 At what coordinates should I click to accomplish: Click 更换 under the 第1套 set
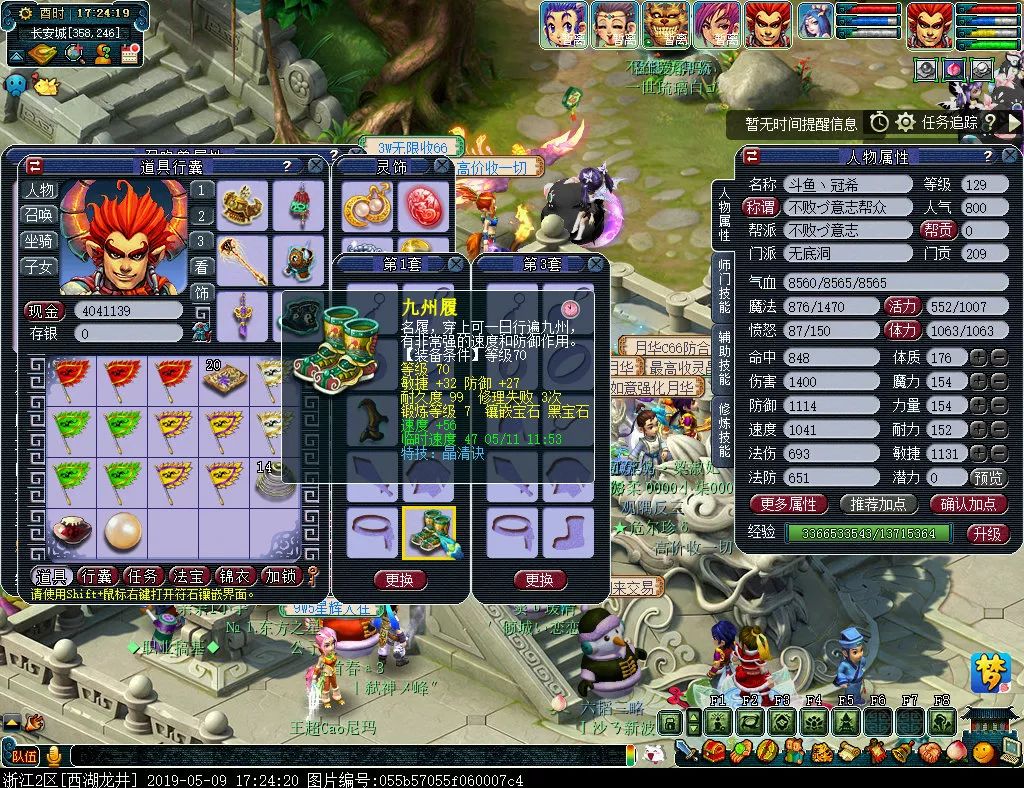[399, 580]
